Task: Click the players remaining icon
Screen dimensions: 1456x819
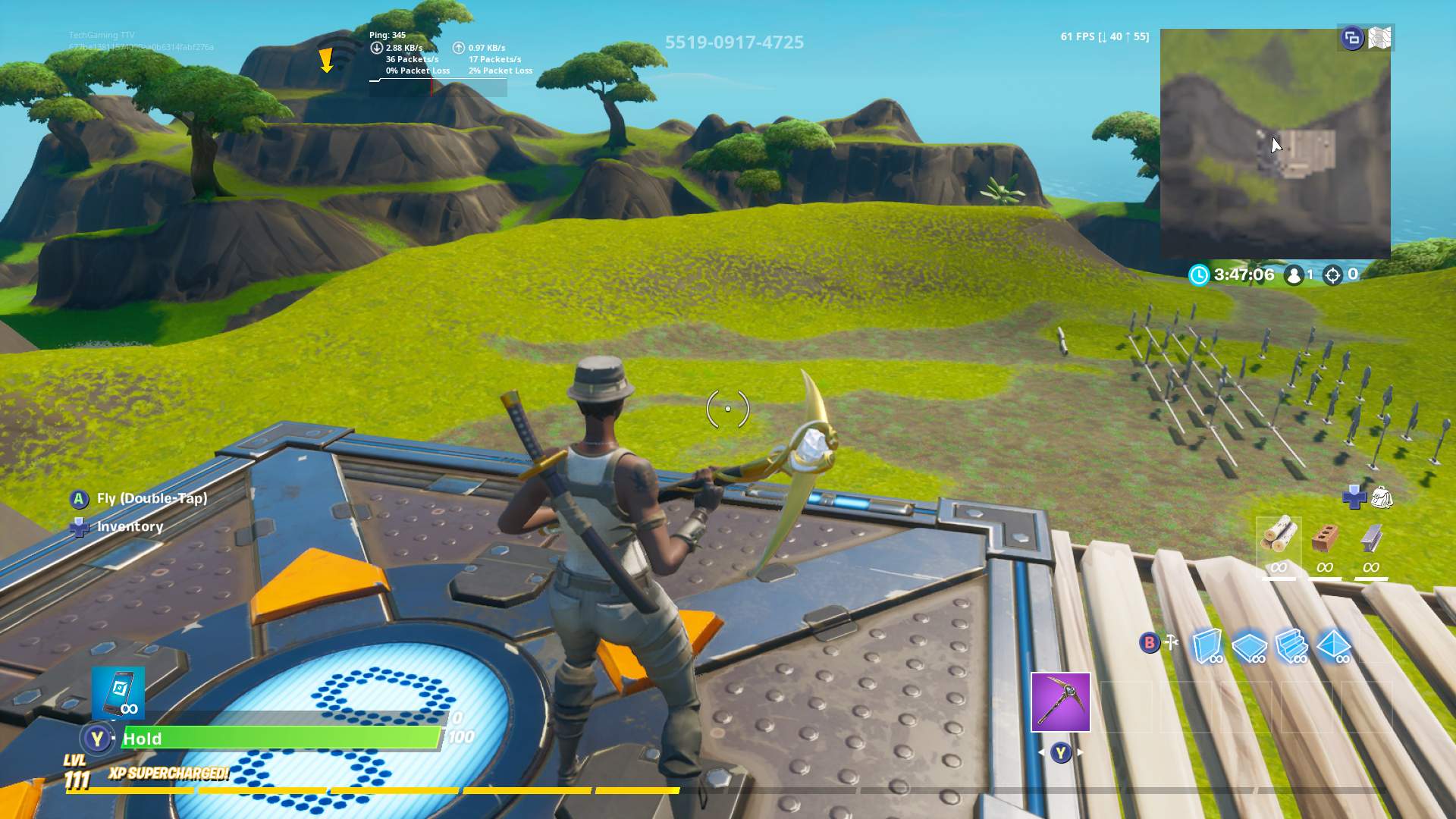Action: tap(1294, 275)
